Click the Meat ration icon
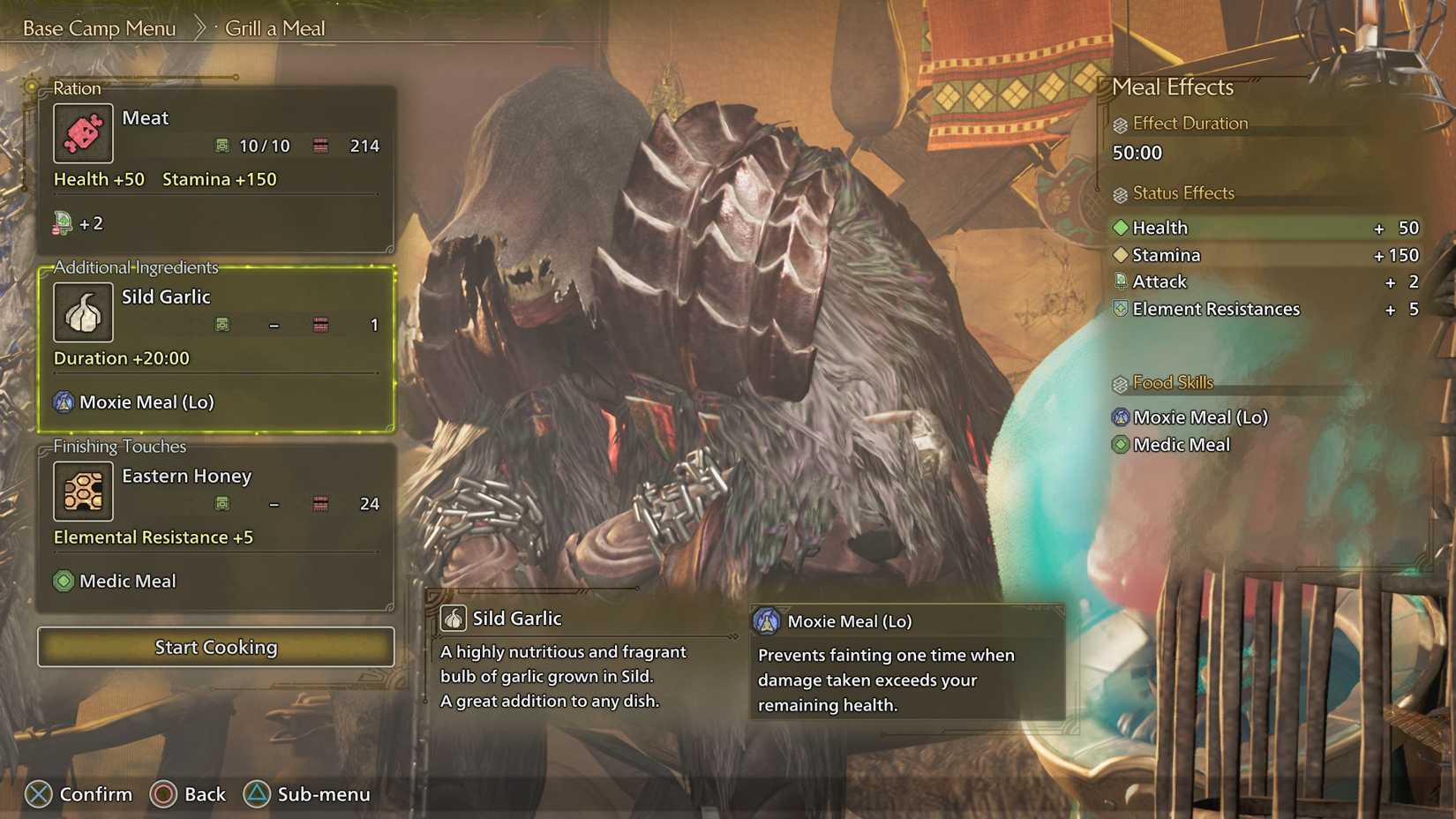 83,132
